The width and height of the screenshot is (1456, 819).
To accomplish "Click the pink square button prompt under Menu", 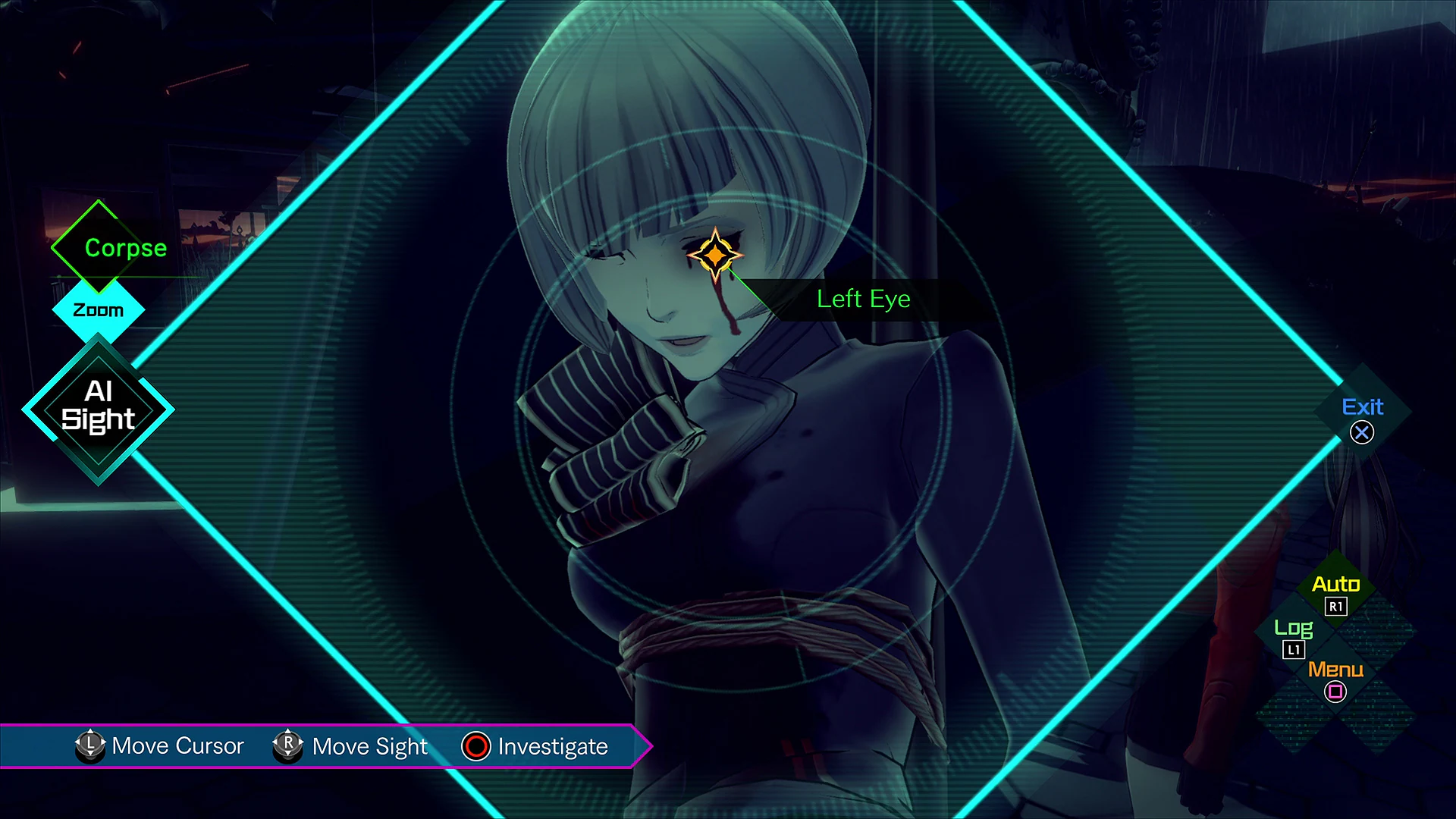I will tap(1335, 691).
